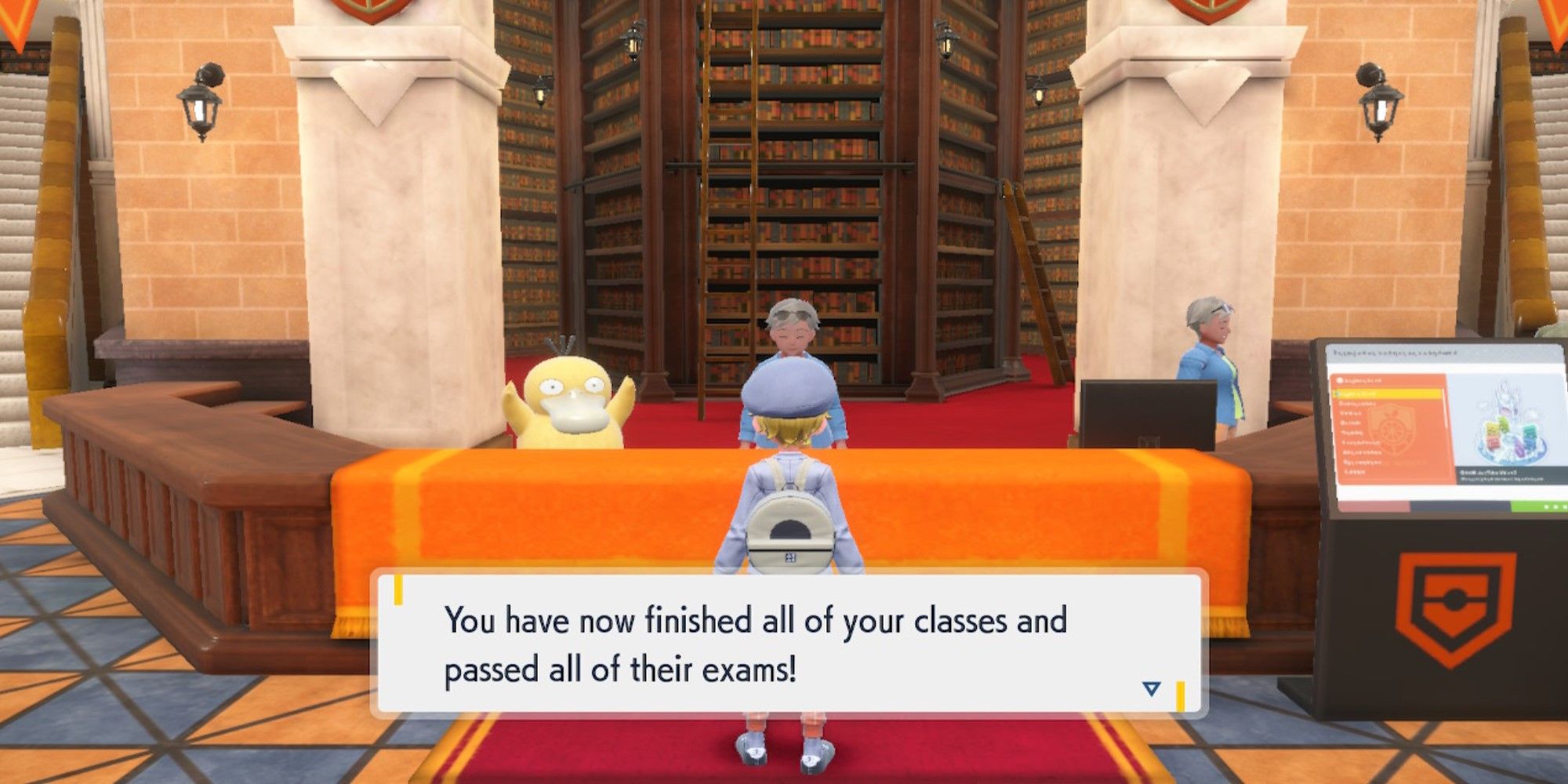
Task: Click the green progress bar at the kiosk screen bottom
Action: [1537, 506]
